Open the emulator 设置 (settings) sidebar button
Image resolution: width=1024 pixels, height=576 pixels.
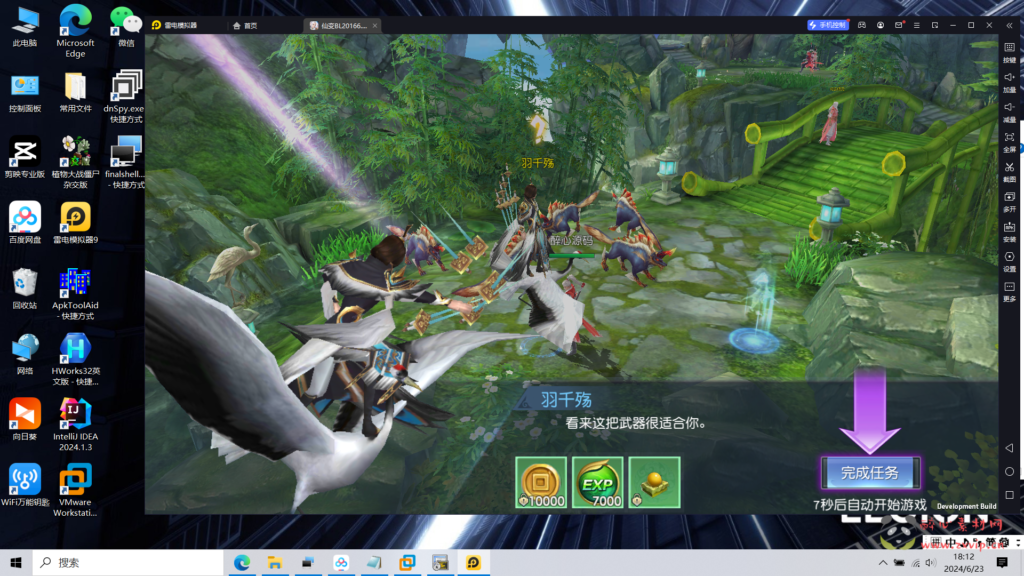(1009, 260)
